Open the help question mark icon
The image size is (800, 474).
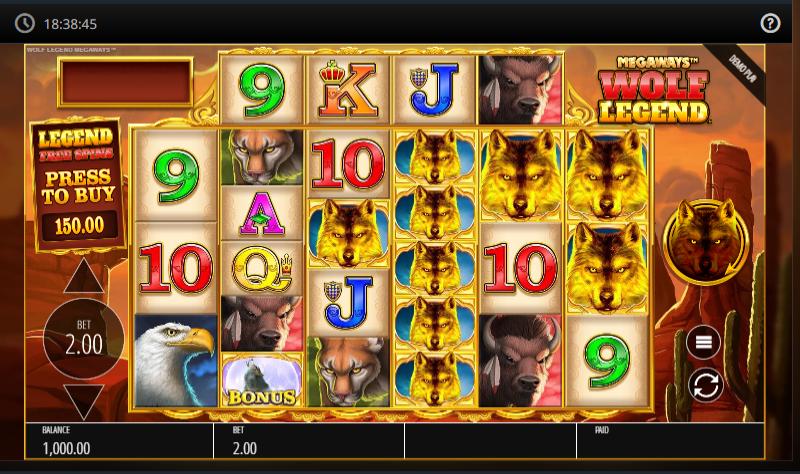tap(770, 23)
